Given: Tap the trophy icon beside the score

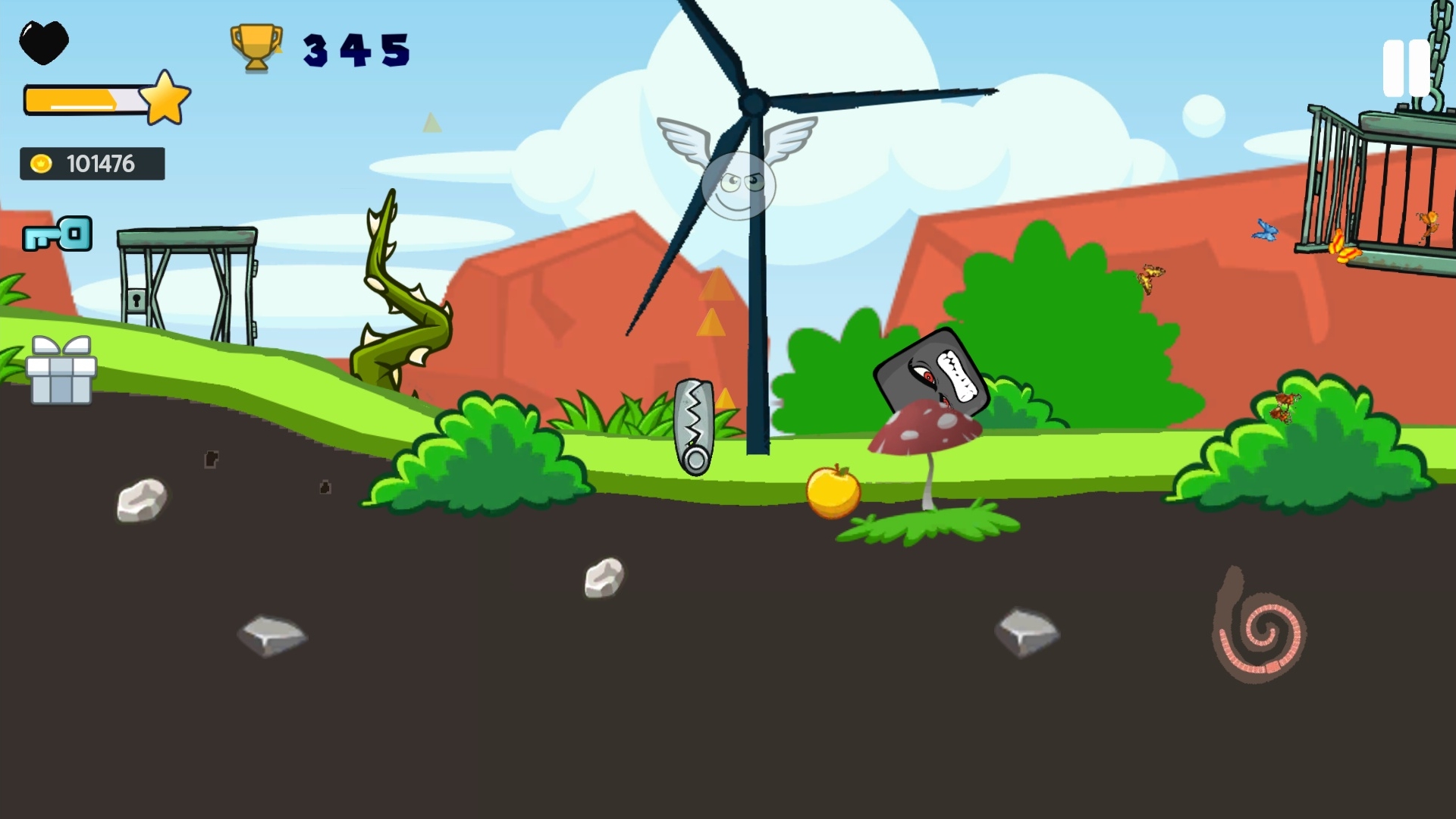Looking at the screenshot, I should coord(256,49).
